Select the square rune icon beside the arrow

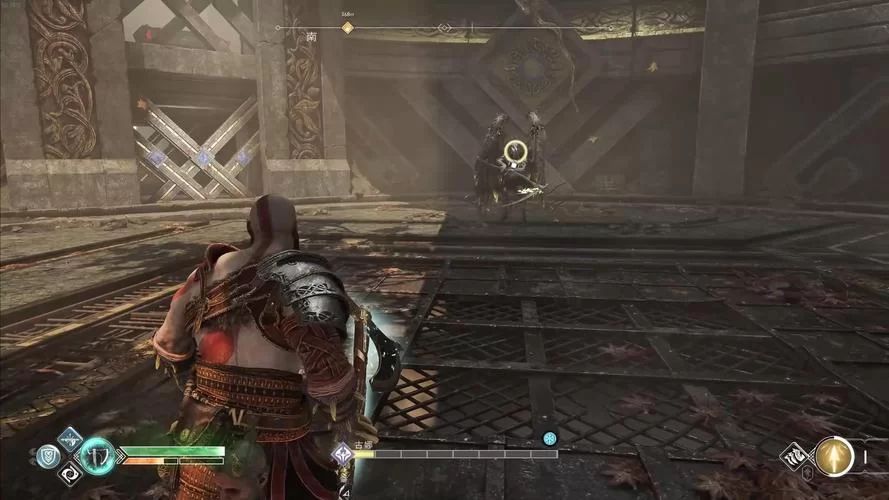(x=796, y=458)
